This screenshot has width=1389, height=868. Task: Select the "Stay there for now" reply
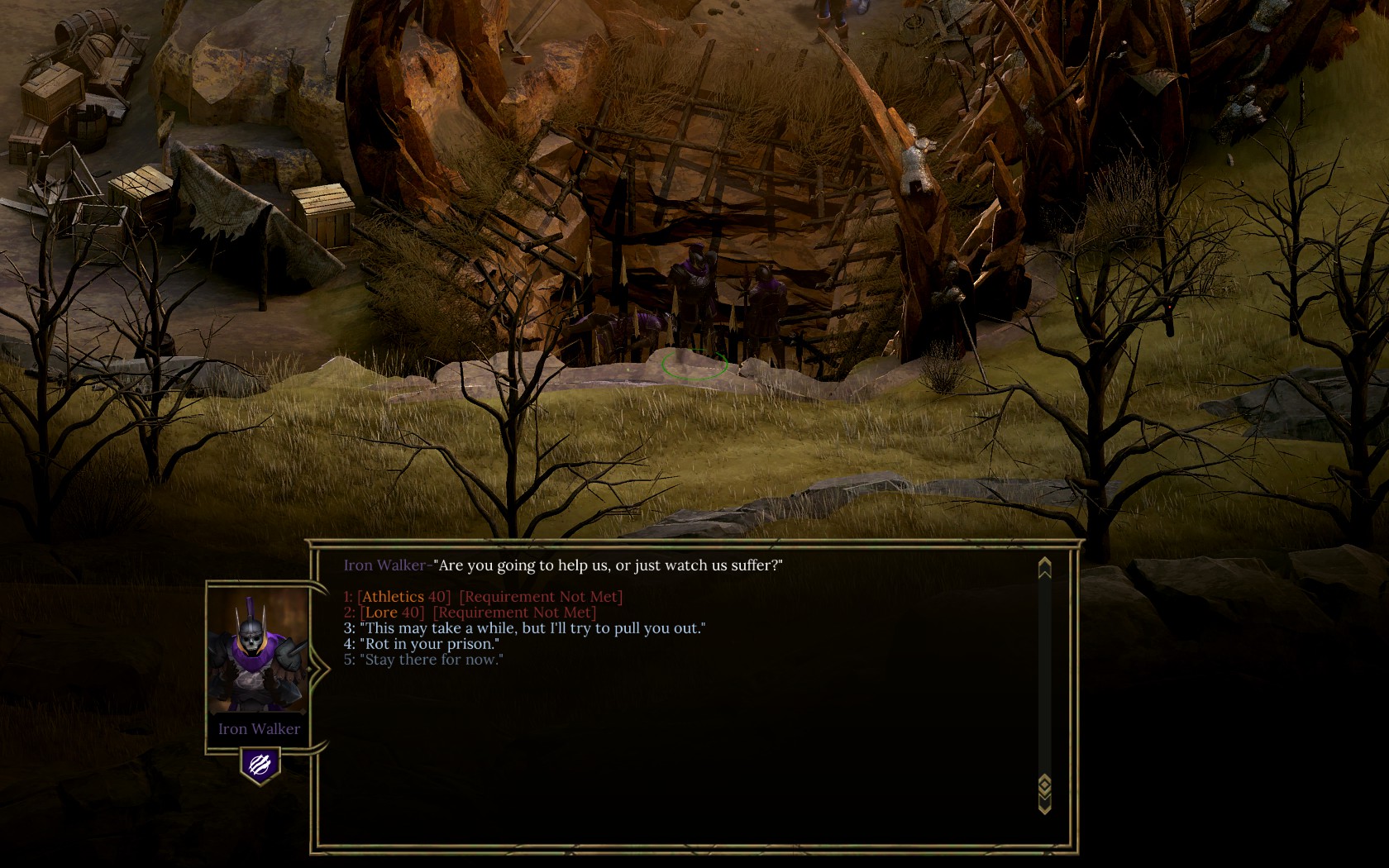(423, 660)
